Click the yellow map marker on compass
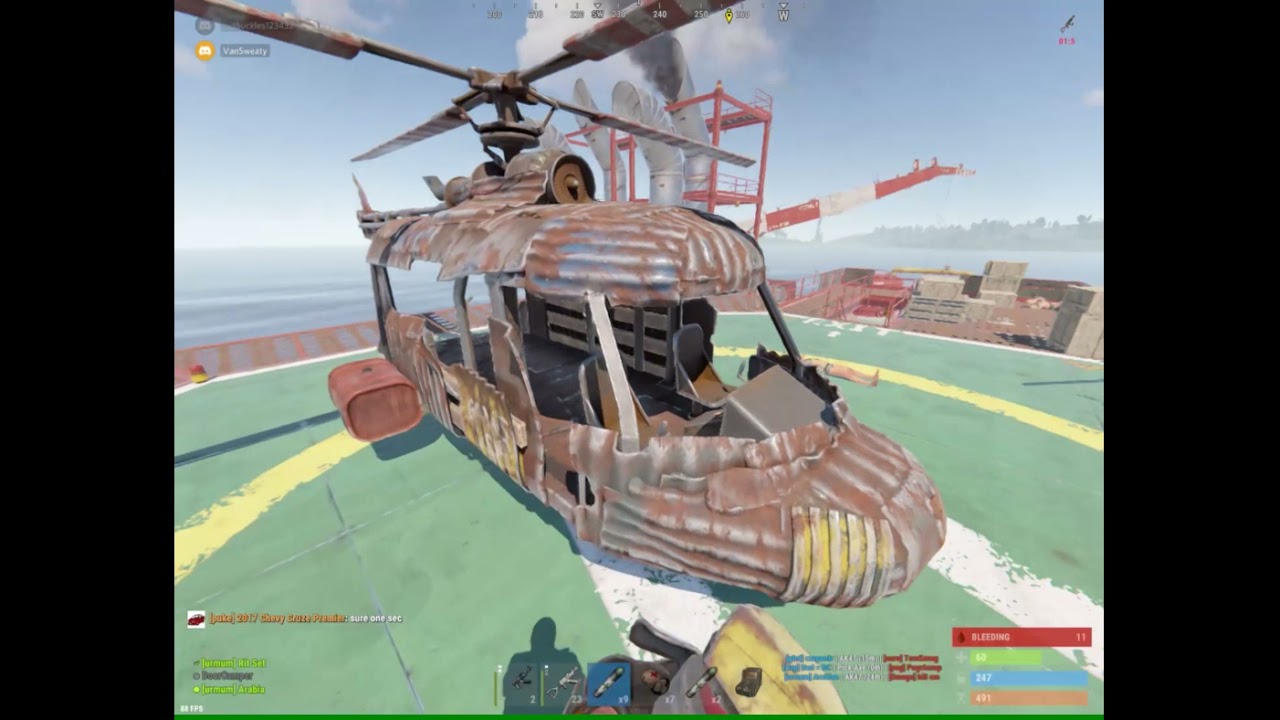This screenshot has height=720, width=1280. pyautogui.click(x=729, y=15)
